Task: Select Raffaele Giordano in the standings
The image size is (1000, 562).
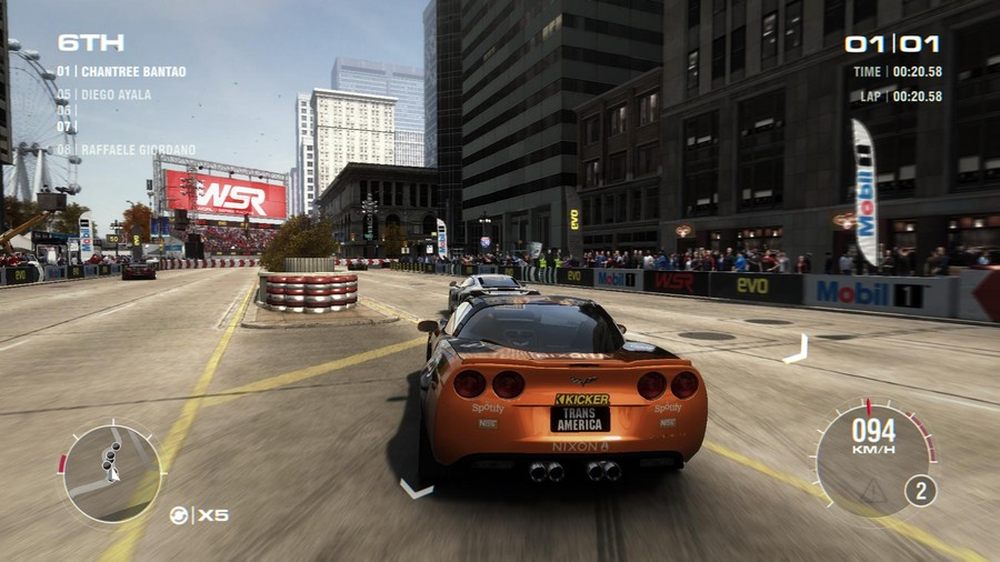Action: pyautogui.click(x=126, y=150)
